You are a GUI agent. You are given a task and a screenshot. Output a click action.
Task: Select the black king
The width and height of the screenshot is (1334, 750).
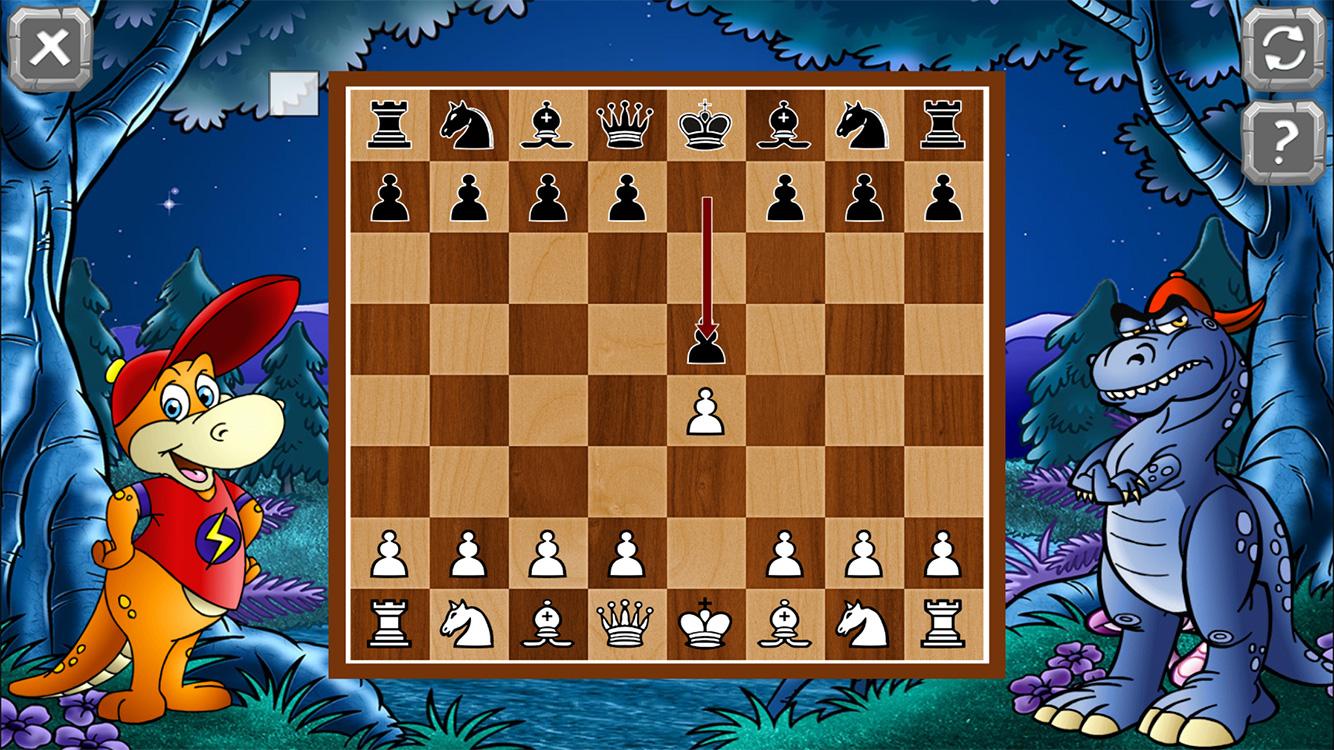pyautogui.click(x=706, y=125)
